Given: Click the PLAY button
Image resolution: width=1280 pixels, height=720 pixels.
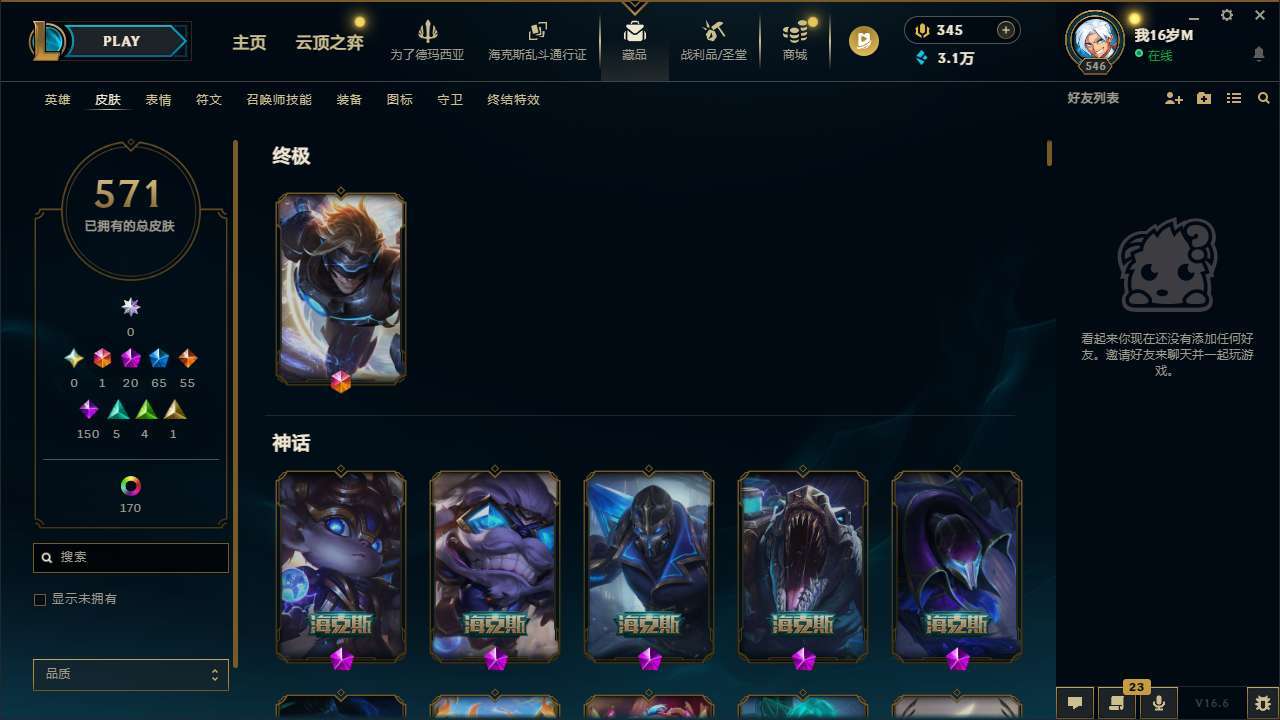Looking at the screenshot, I should pos(121,41).
